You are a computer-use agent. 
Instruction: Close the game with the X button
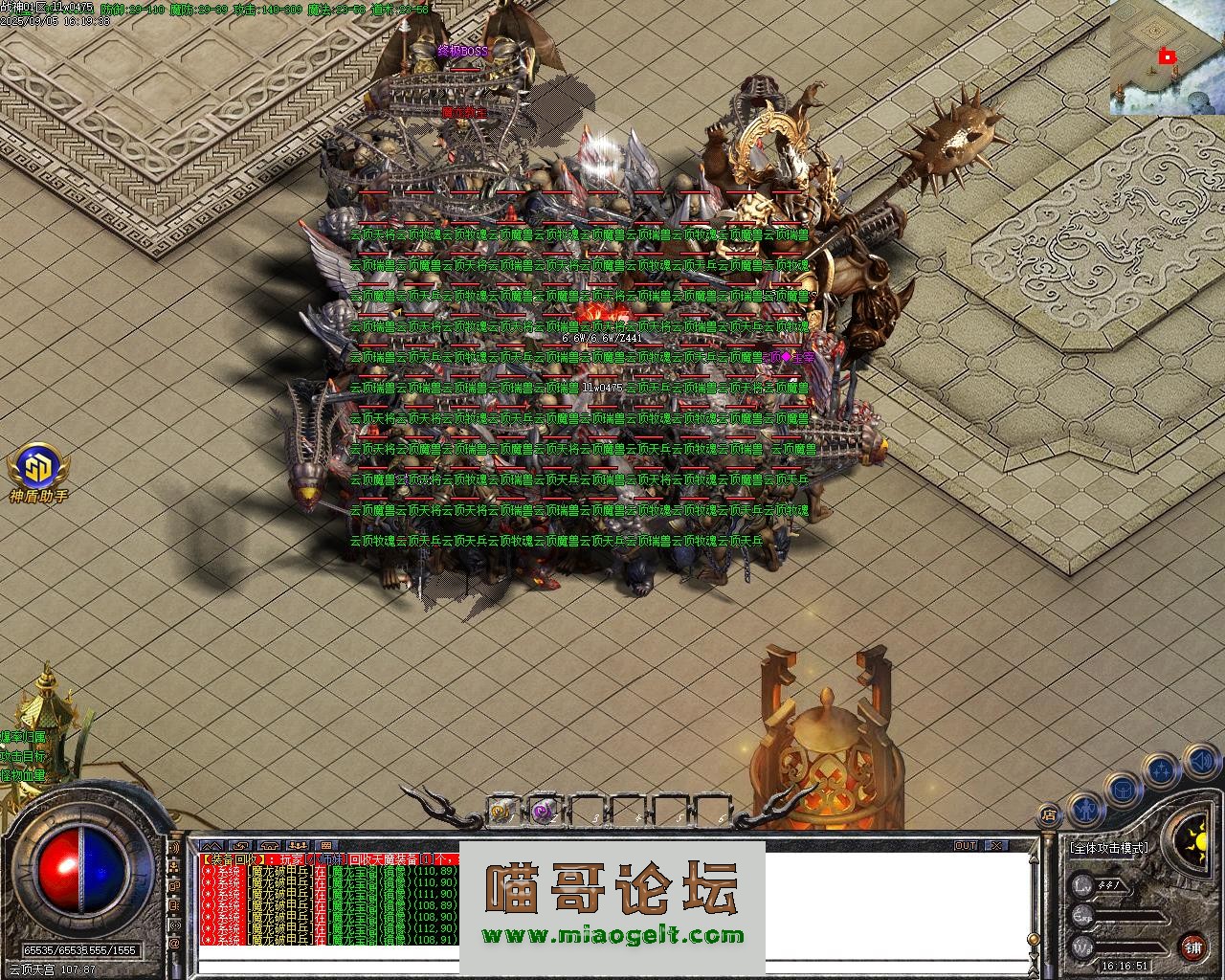pyautogui.click(x=996, y=846)
